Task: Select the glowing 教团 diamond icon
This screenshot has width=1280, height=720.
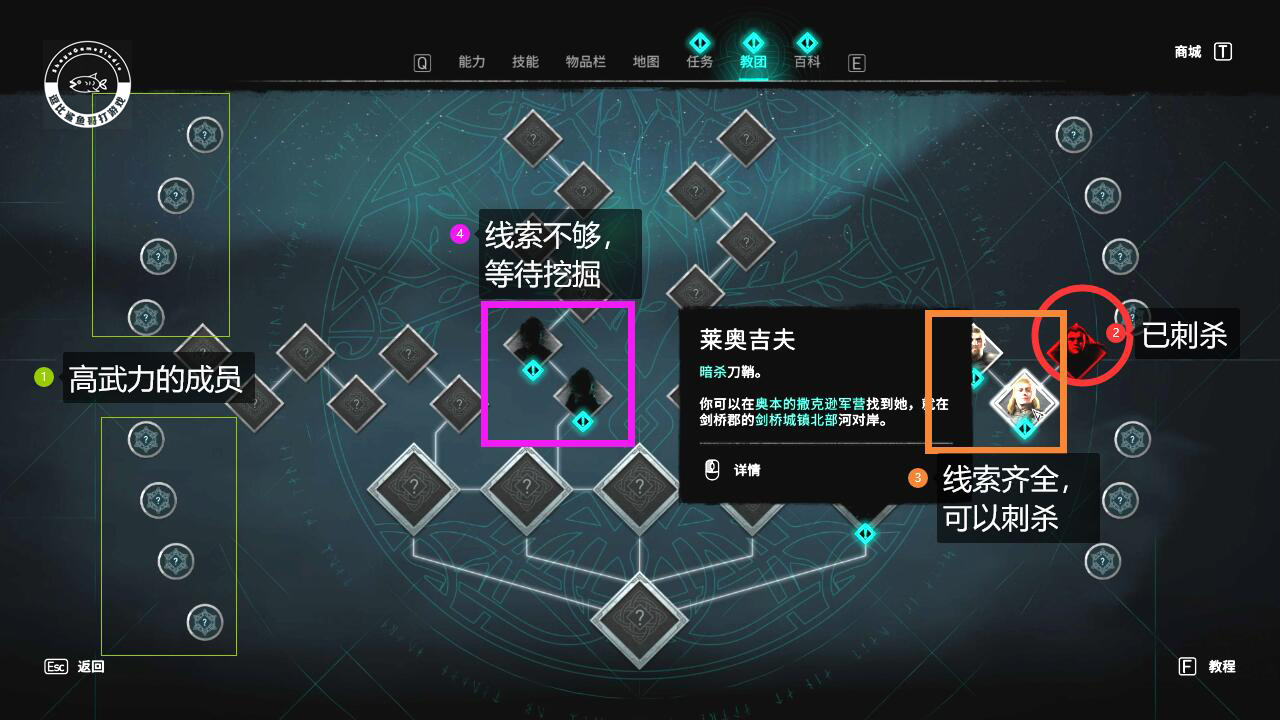Action: 753,42
